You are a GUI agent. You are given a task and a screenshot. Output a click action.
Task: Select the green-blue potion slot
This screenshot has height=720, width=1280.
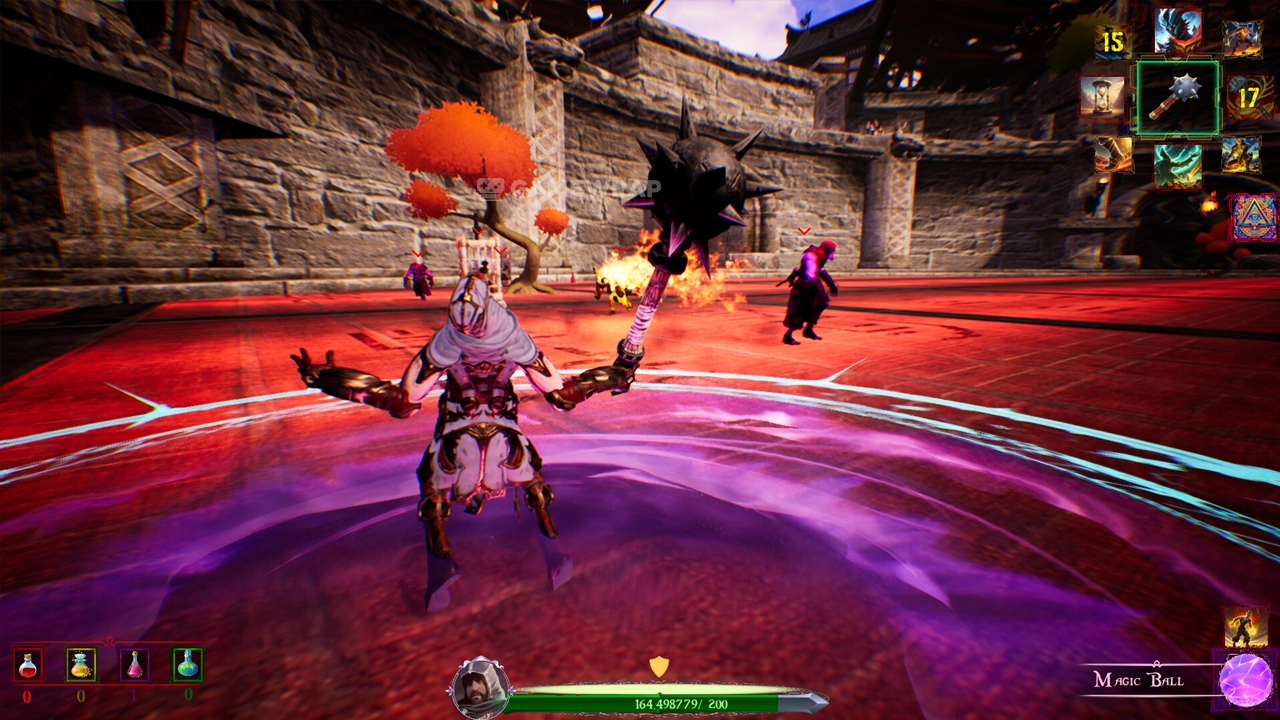(x=187, y=664)
